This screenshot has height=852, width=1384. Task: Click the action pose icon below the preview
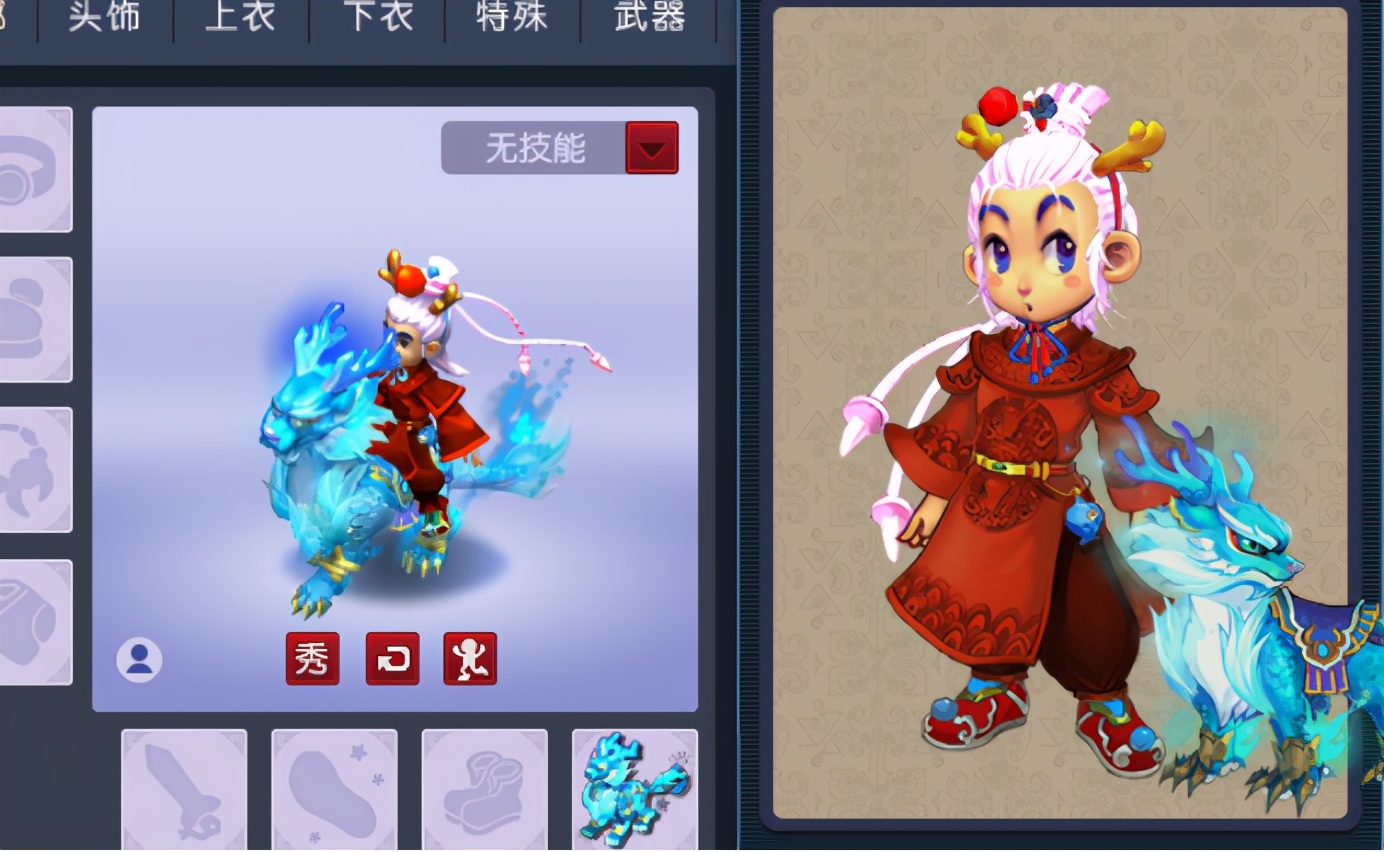point(470,659)
